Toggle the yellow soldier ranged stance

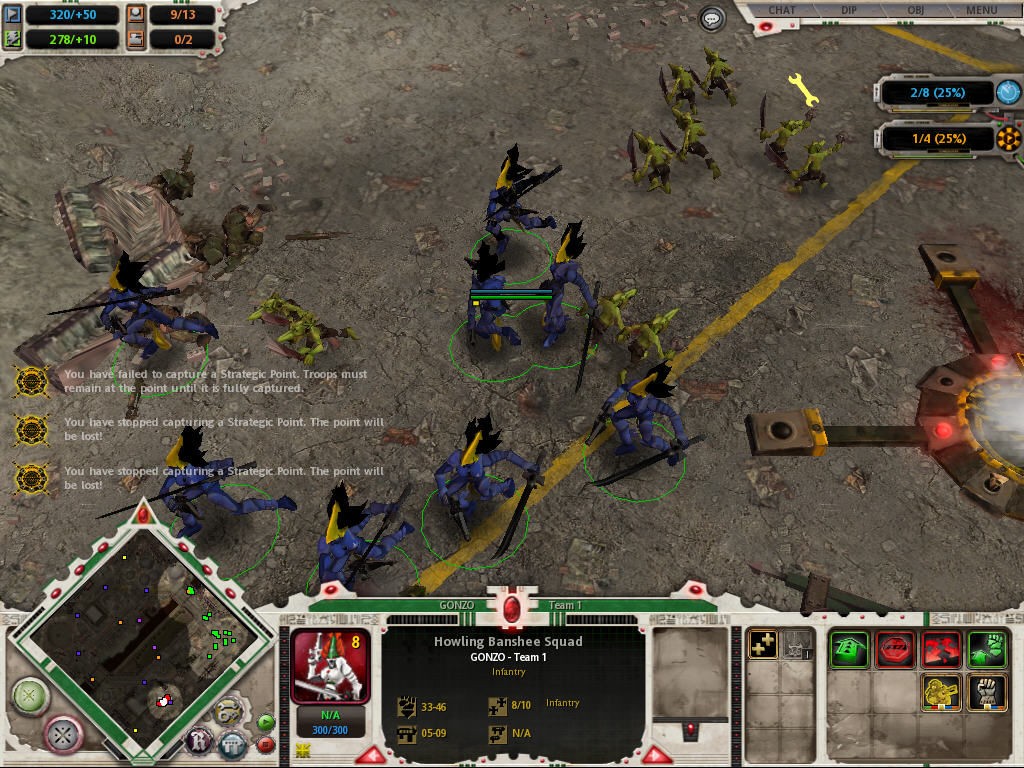point(941,693)
